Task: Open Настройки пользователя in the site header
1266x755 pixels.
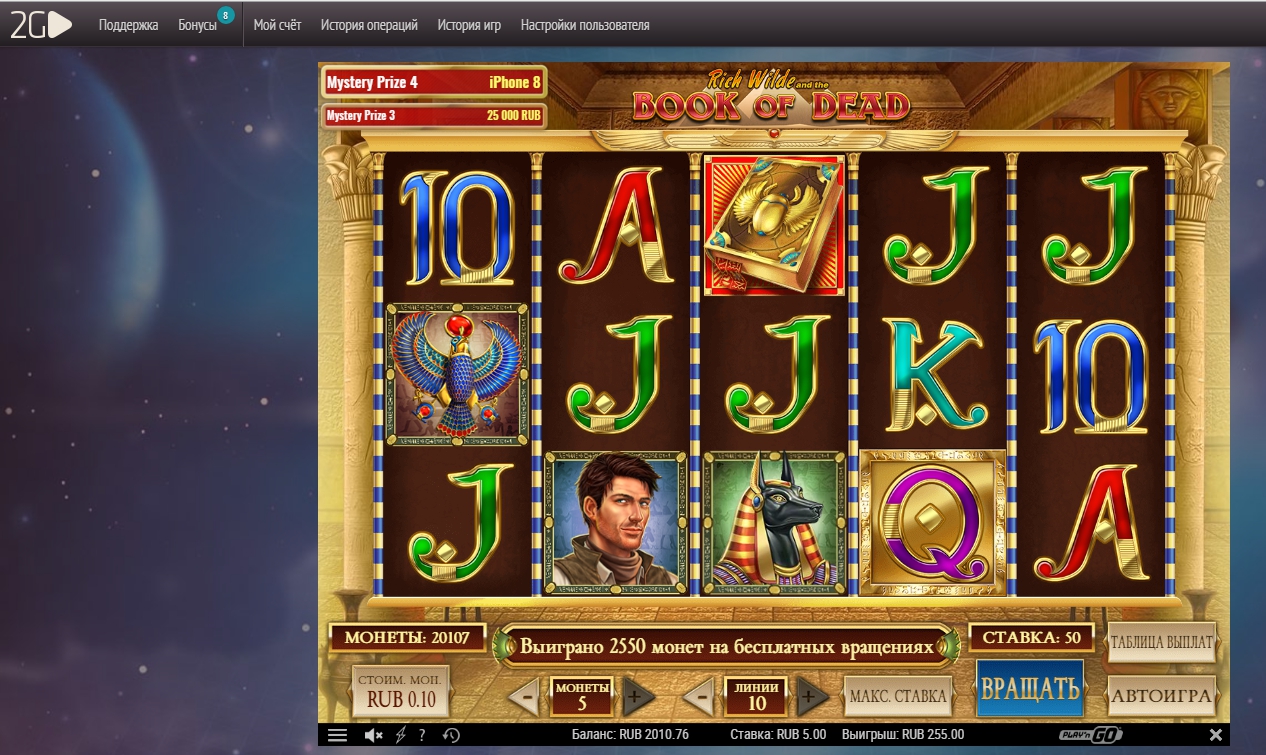Action: point(585,25)
